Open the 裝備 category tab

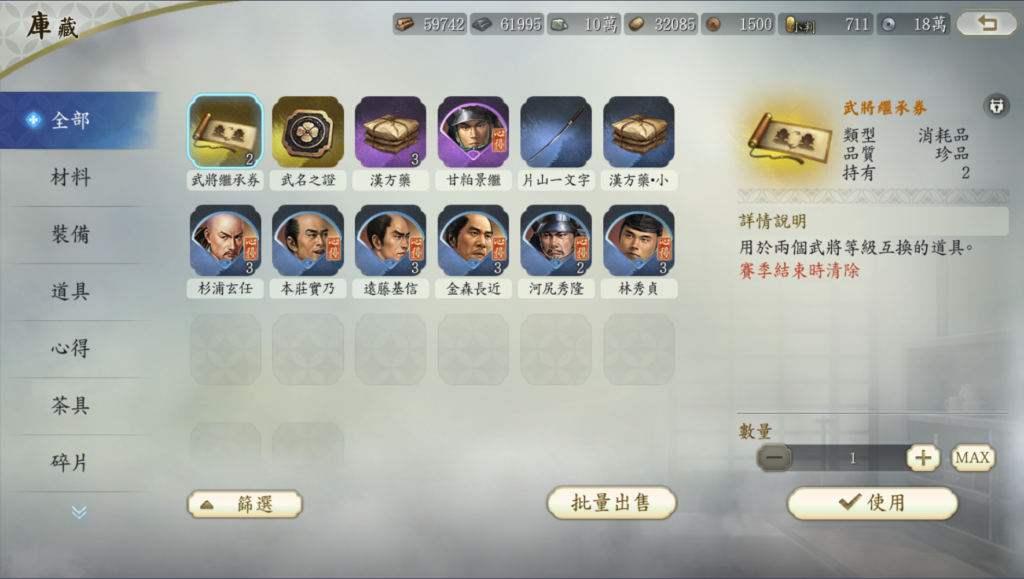tap(71, 235)
